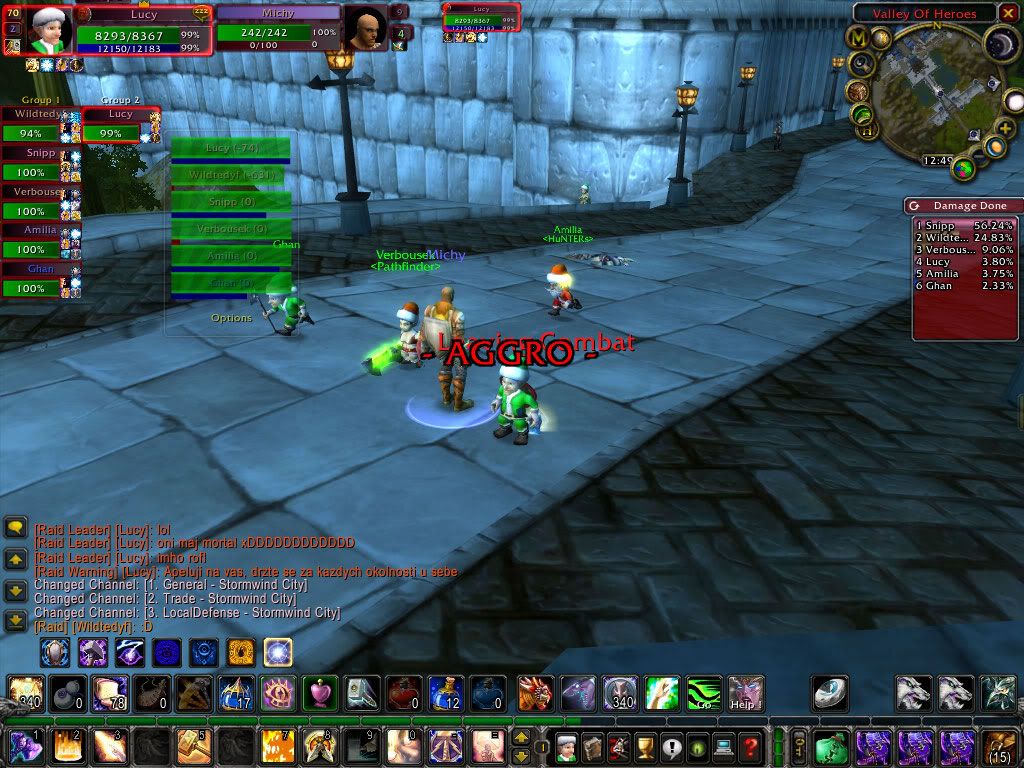Open the chat menu speech bubble button

[15, 528]
